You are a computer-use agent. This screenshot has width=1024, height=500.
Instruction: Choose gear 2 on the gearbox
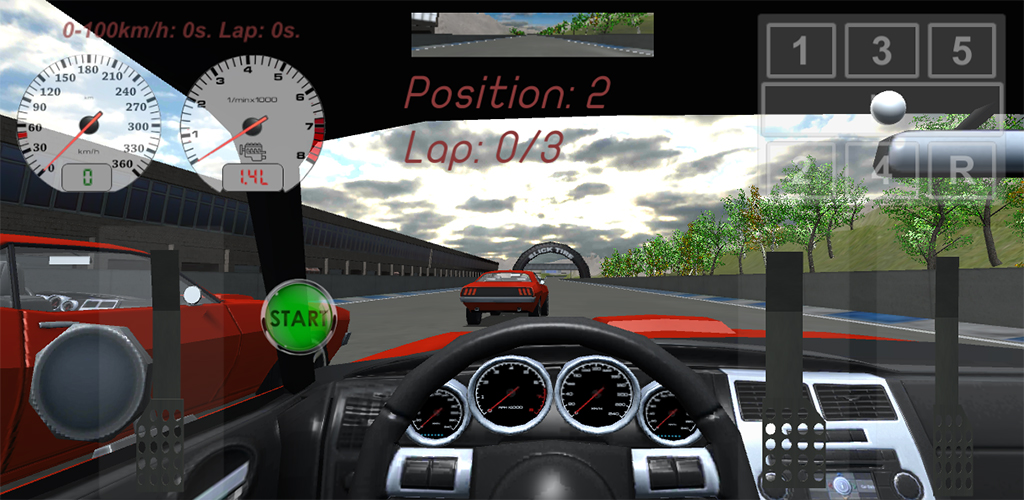coord(800,168)
